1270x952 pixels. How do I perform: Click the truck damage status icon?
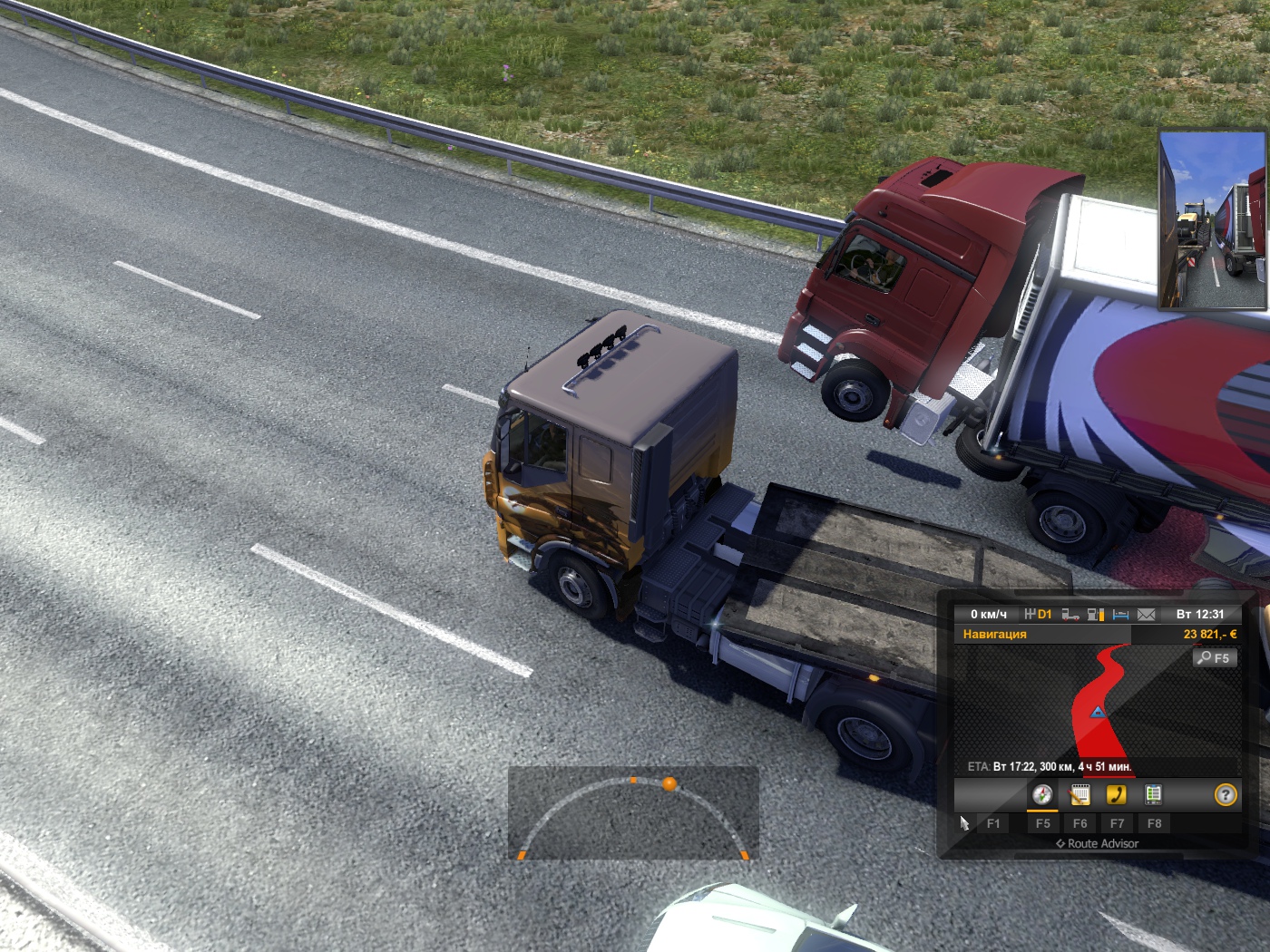pos(1070,615)
